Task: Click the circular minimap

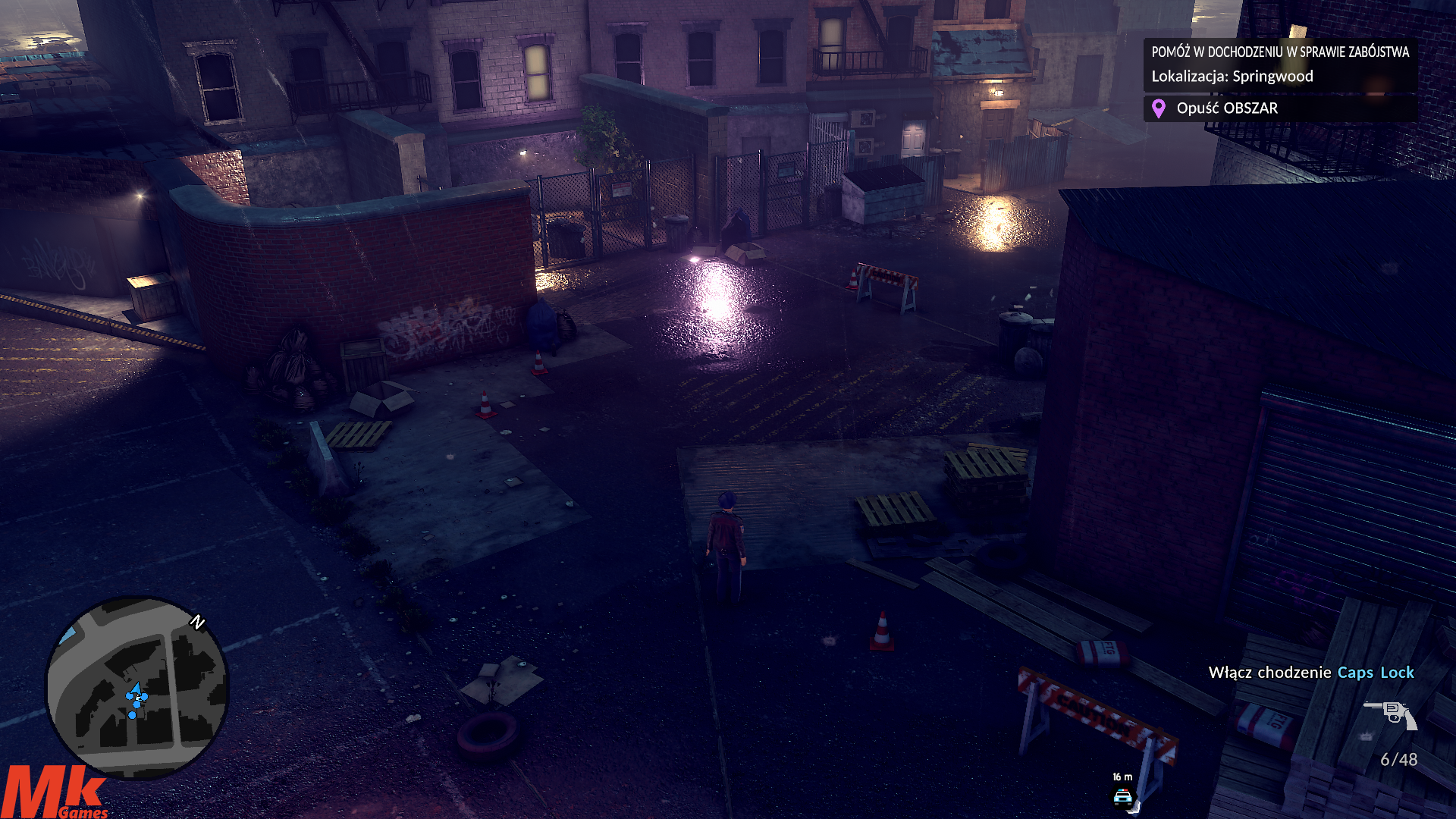Action: pos(137,686)
